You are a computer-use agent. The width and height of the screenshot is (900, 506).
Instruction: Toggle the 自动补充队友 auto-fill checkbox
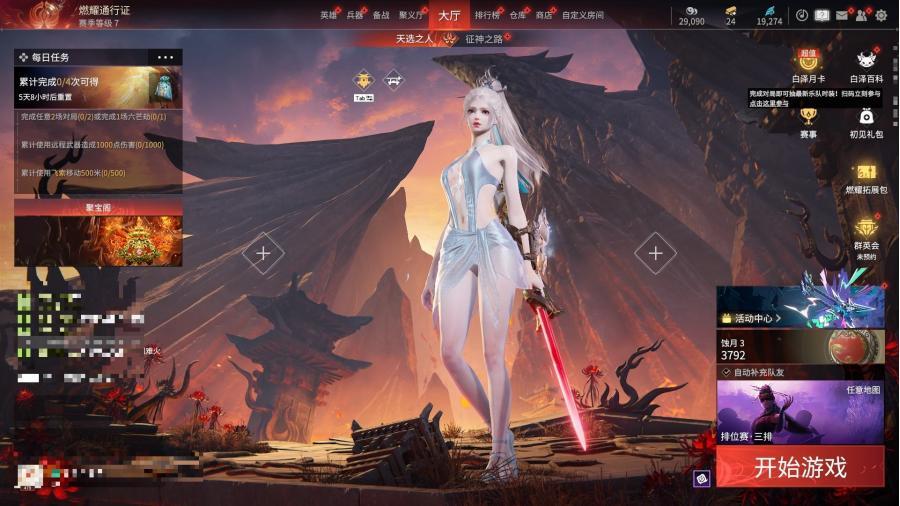726,372
